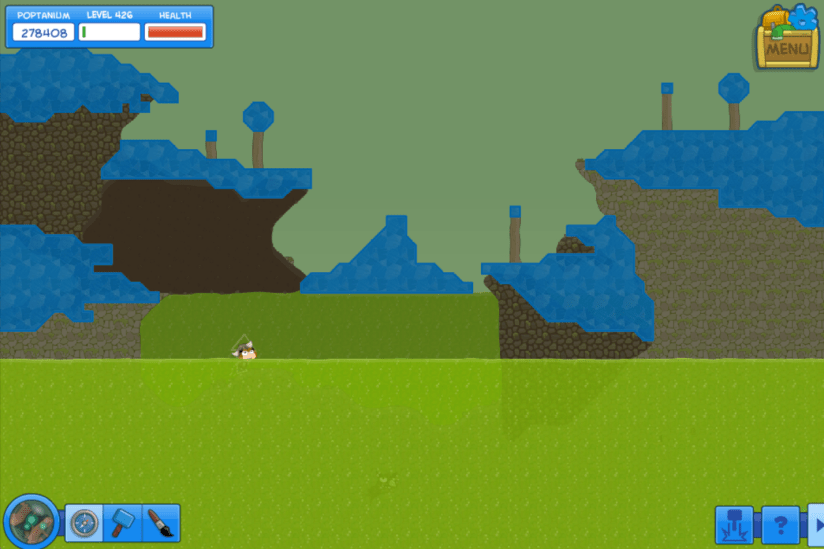Expand the right arrow panel
This screenshot has height=549, width=824.
[817, 524]
